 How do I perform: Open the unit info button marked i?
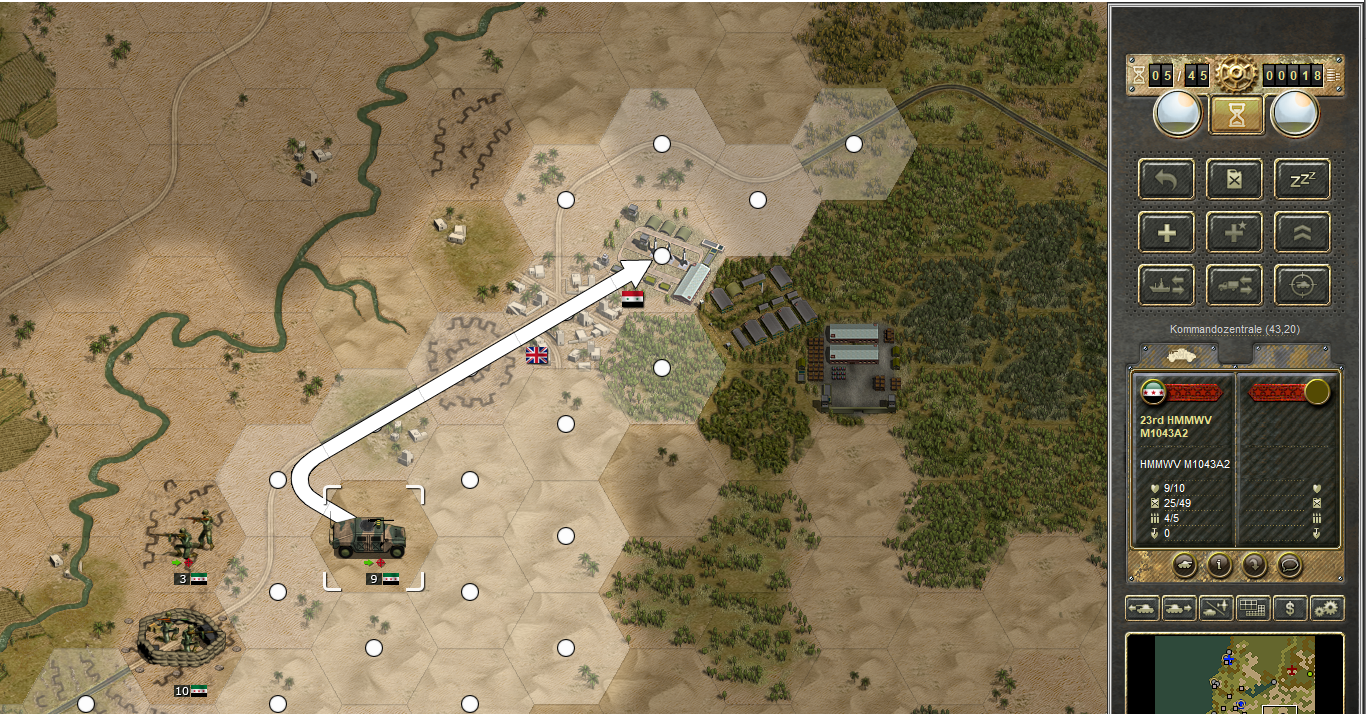coord(1218,565)
